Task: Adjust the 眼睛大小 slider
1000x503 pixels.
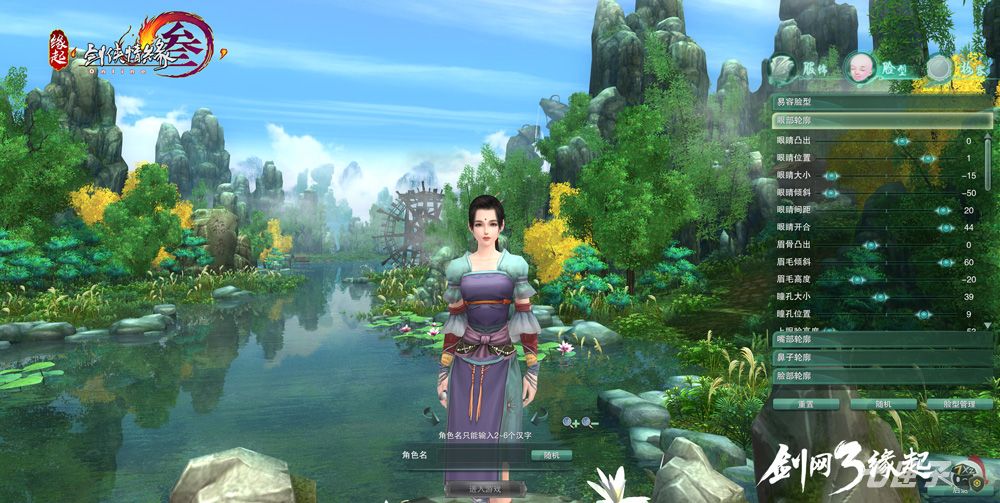Action: pos(830,176)
